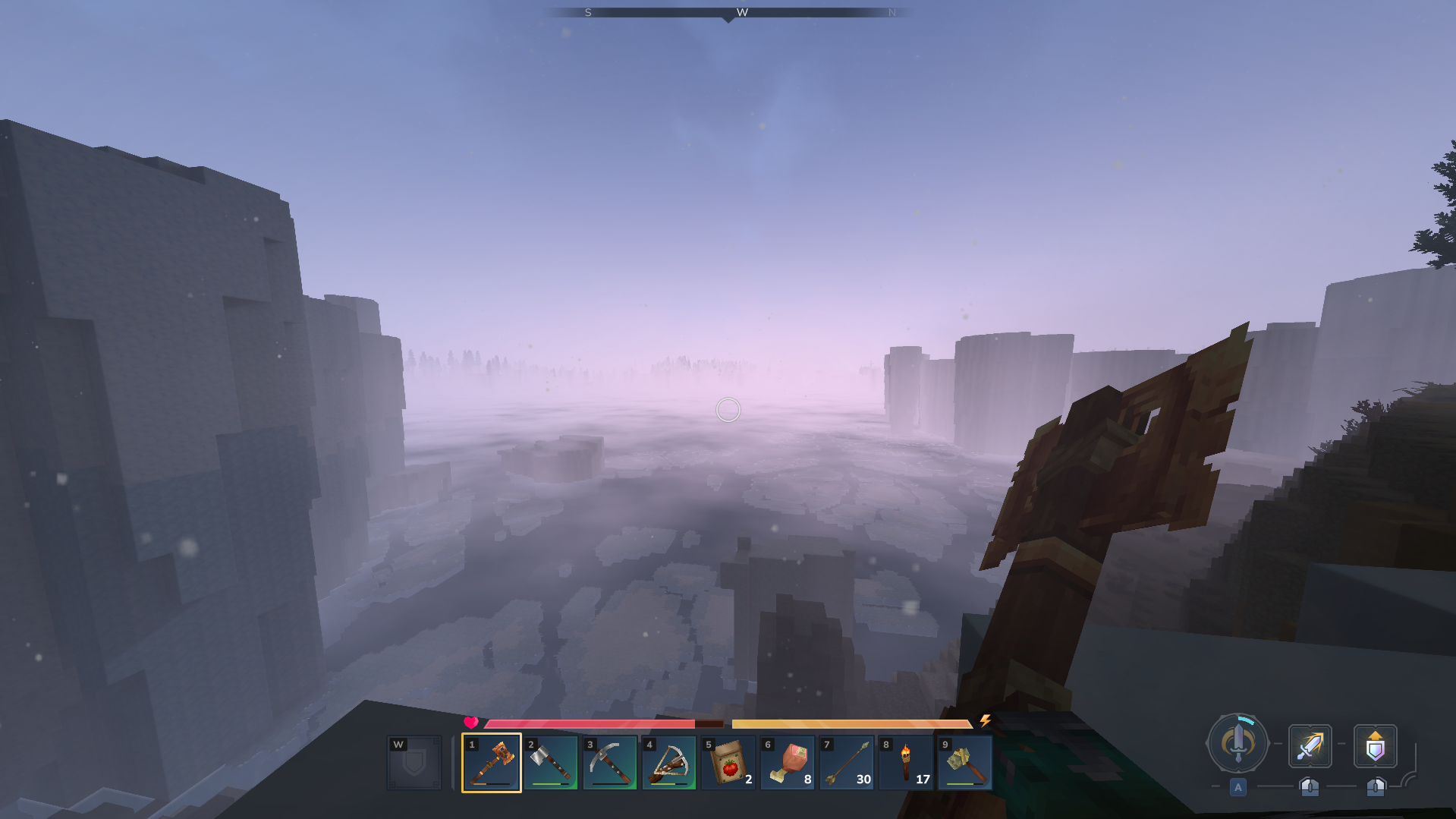1456x819 pixels.
Task: Select the tomato seed packet slot
Action: [x=728, y=762]
